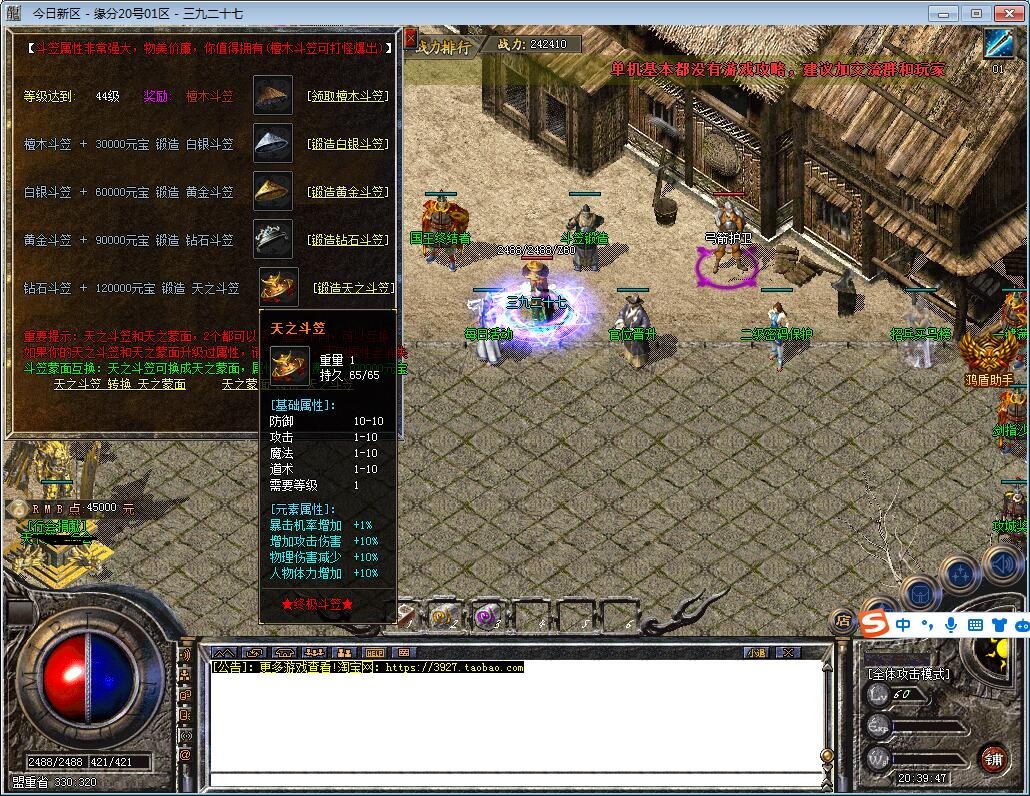Click the blue sword skill icon
The height and width of the screenshot is (796, 1030).
pos(998,44)
